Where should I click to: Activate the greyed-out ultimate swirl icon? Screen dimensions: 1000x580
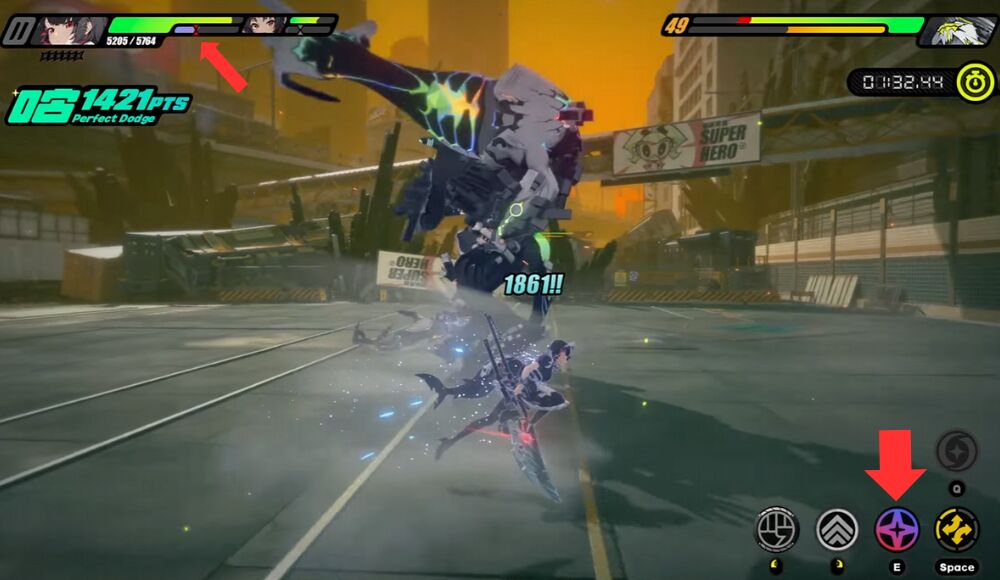tap(956, 451)
